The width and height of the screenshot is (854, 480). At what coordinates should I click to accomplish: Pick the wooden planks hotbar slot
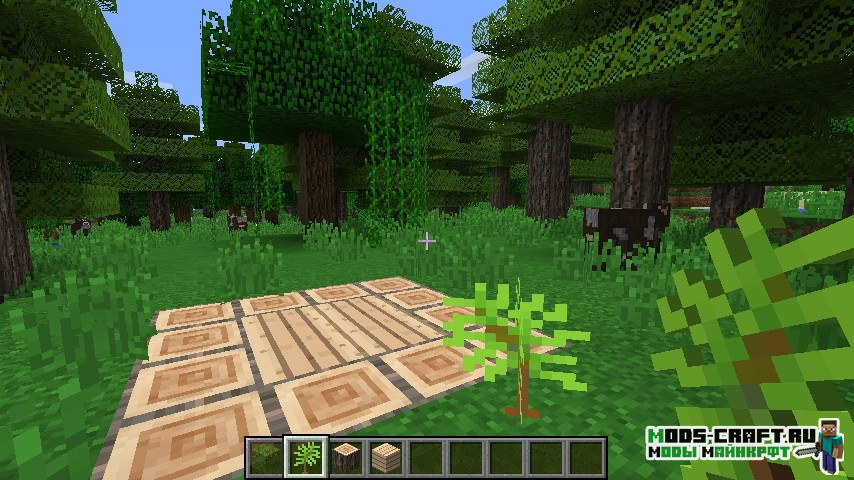pos(385,457)
